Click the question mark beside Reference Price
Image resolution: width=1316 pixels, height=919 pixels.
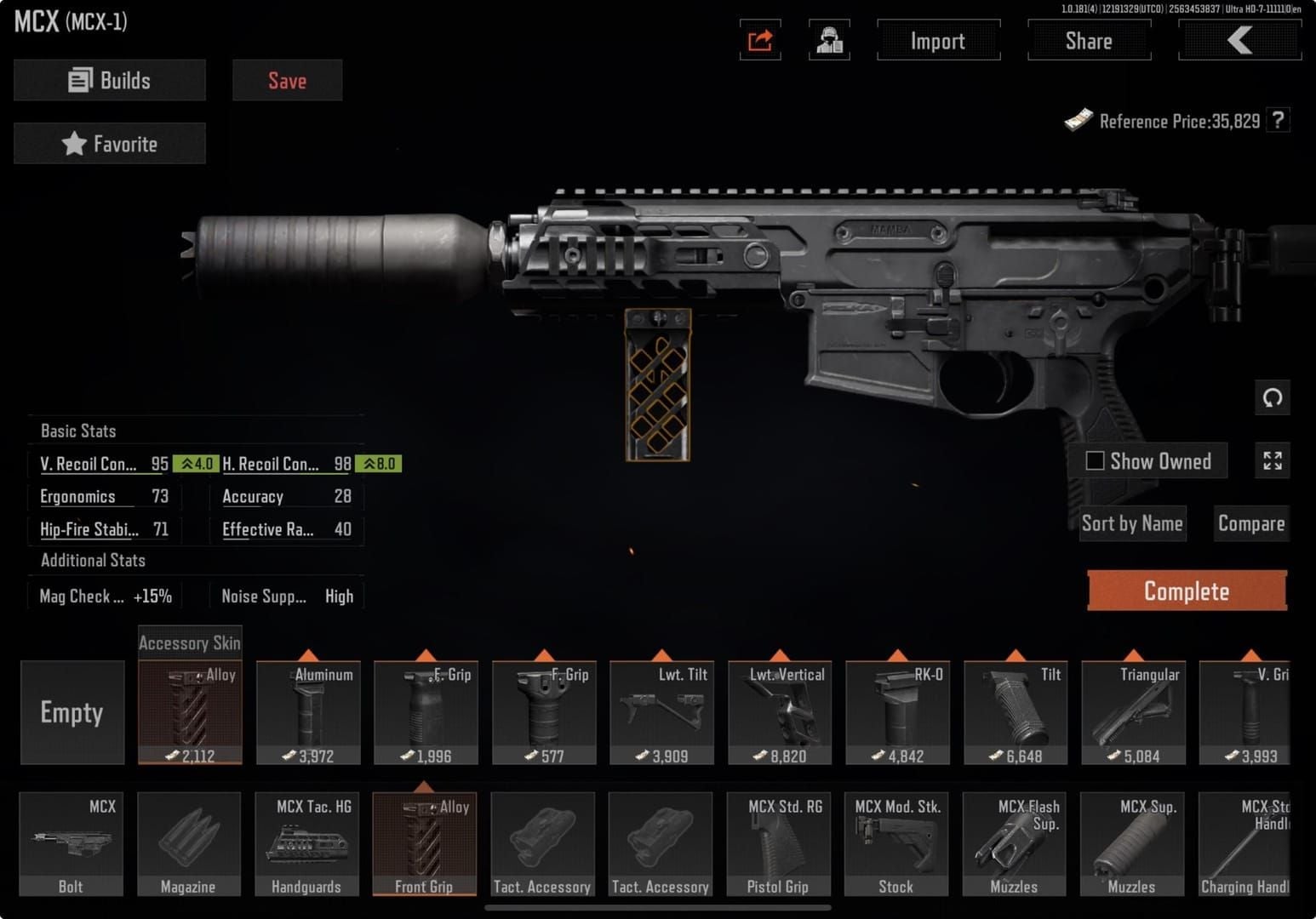(x=1279, y=120)
